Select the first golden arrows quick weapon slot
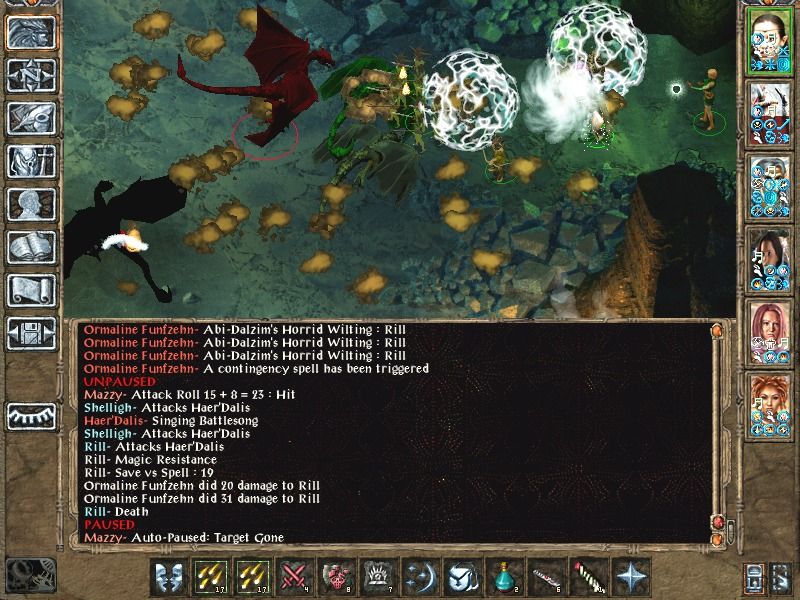The width and height of the screenshot is (800, 600). click(x=212, y=578)
